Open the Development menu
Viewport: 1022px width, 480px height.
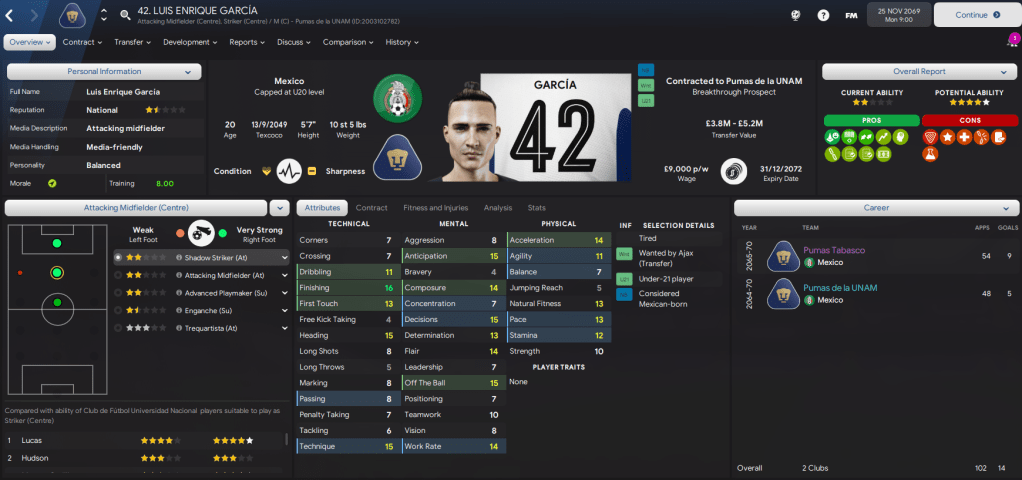(190, 42)
